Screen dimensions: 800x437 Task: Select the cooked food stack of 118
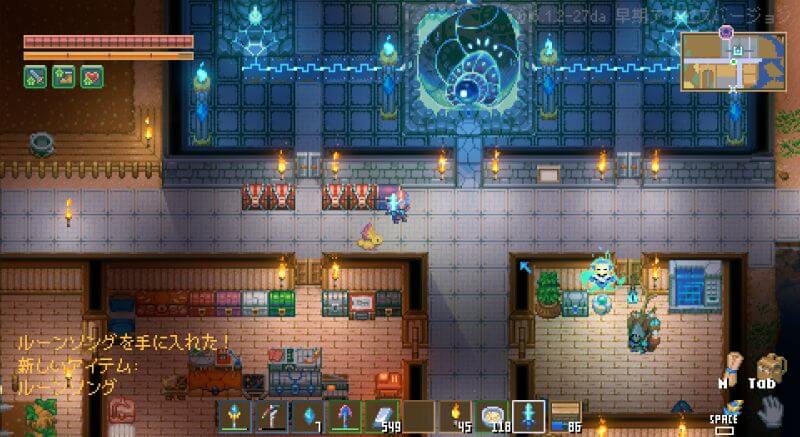point(493,416)
